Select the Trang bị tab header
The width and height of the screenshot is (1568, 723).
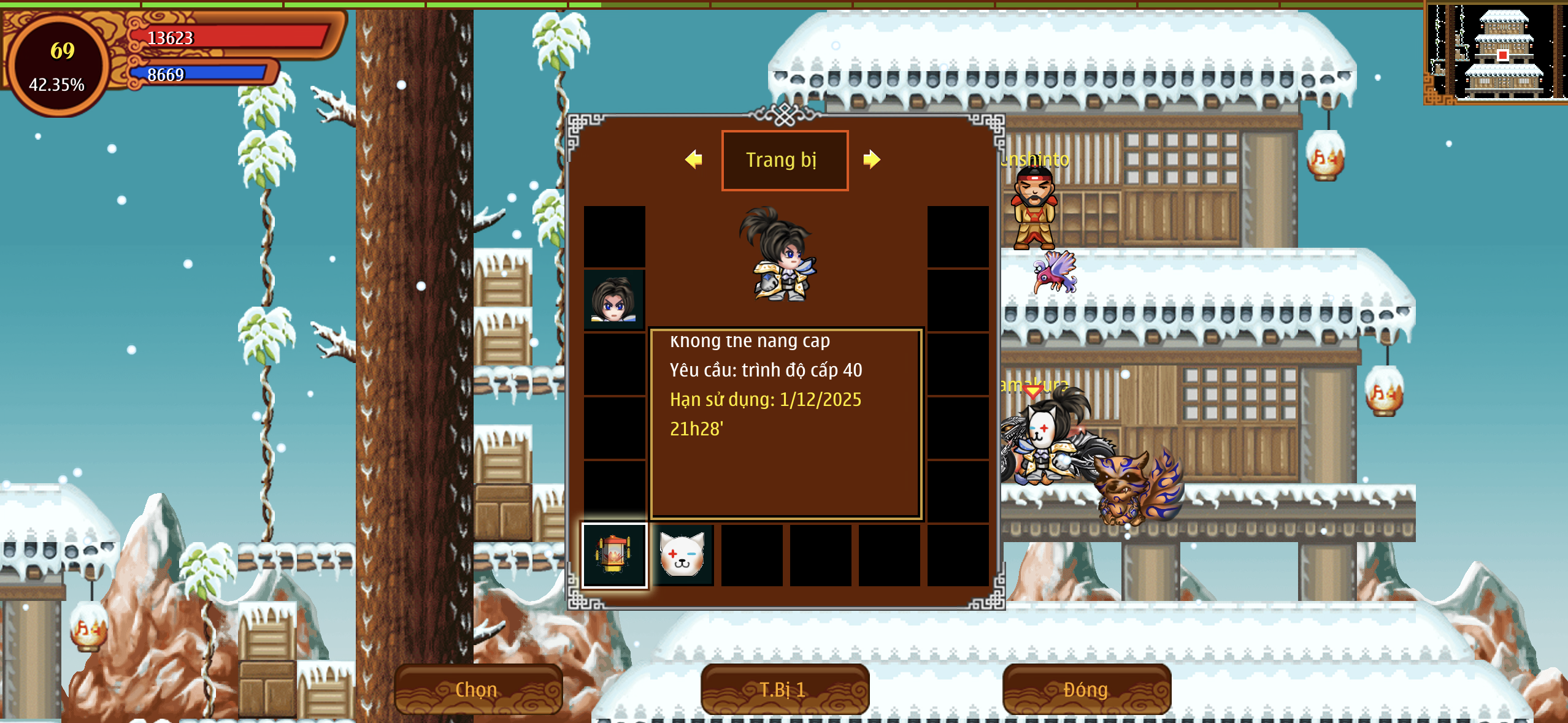(784, 160)
